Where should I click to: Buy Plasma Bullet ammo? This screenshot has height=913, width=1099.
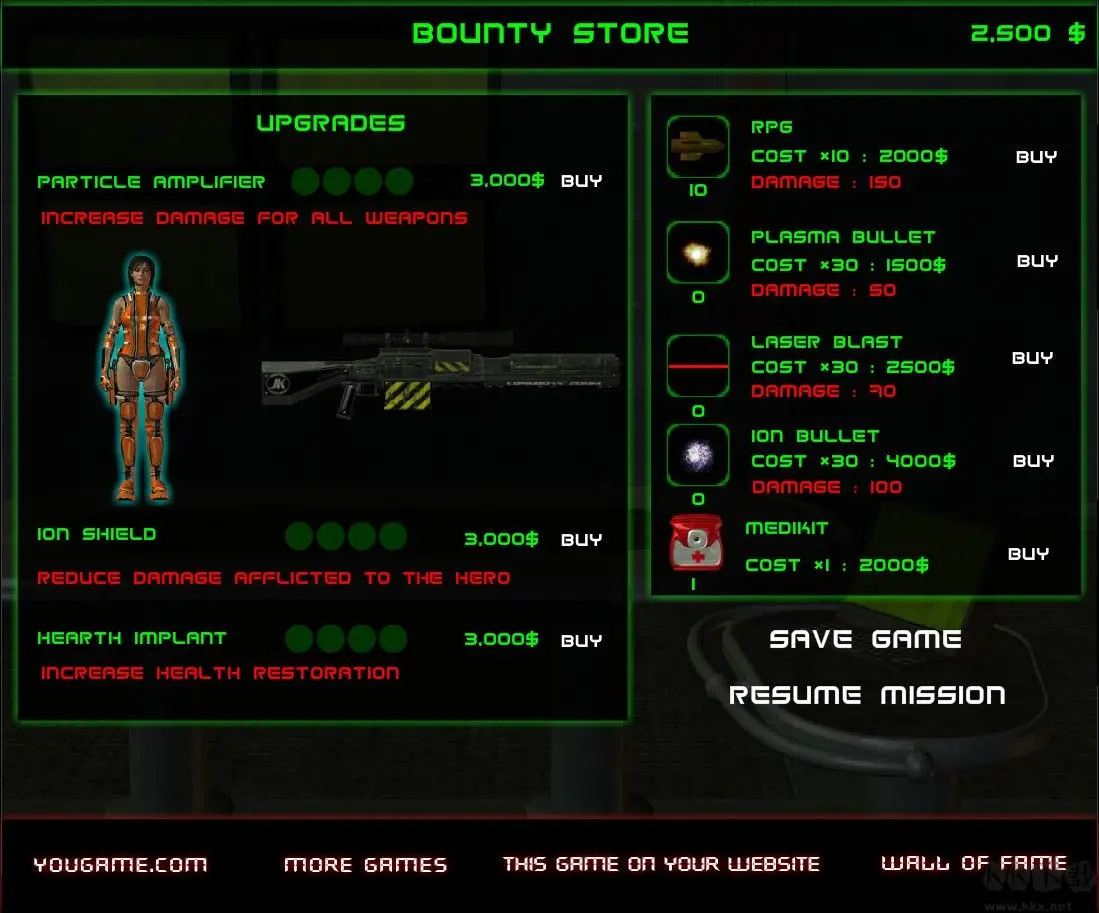tap(1037, 261)
